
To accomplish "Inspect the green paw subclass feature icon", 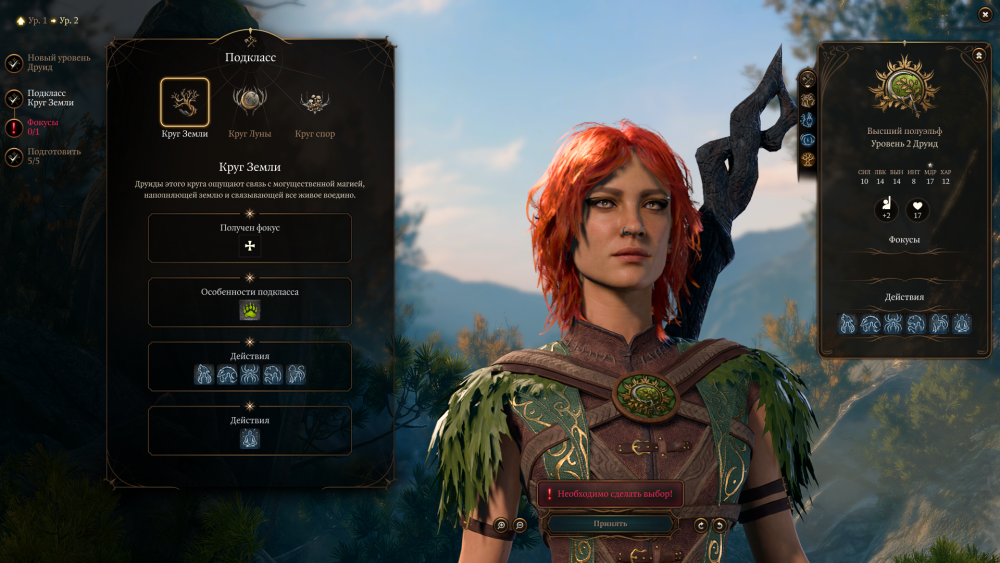I will [x=250, y=310].
